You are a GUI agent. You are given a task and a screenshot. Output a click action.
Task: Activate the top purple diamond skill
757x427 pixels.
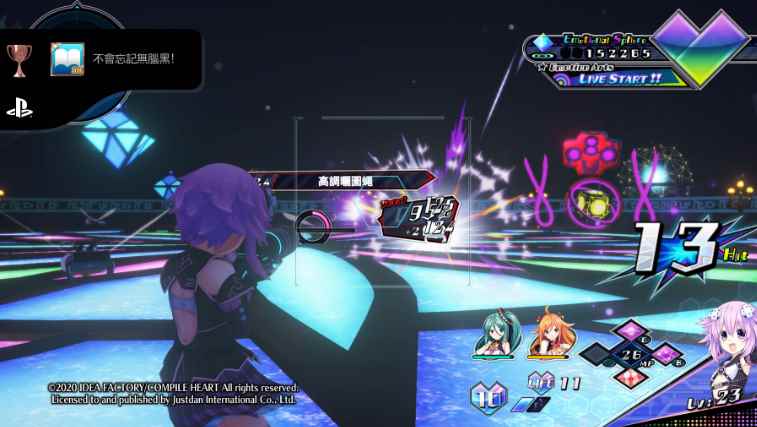pos(631,332)
